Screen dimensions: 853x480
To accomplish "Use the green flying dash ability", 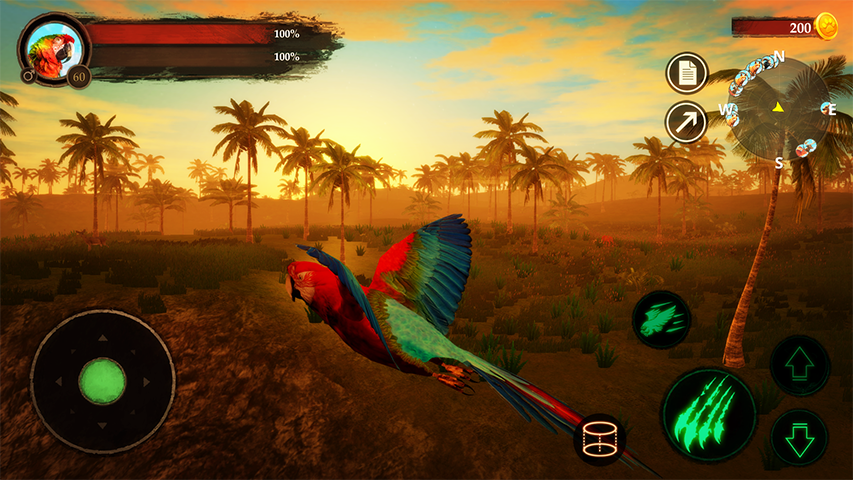I will (x=661, y=319).
